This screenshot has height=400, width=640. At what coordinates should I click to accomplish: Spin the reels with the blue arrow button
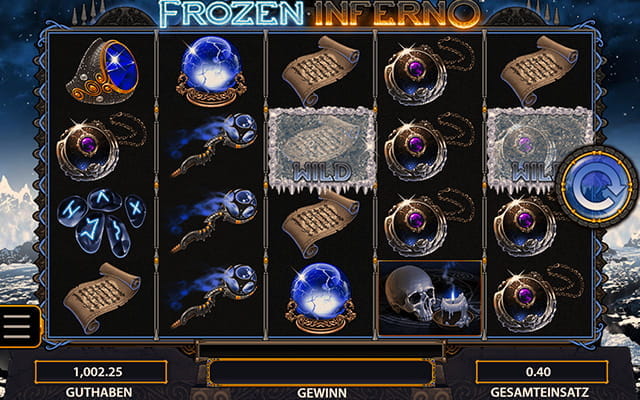pyautogui.click(x=598, y=187)
